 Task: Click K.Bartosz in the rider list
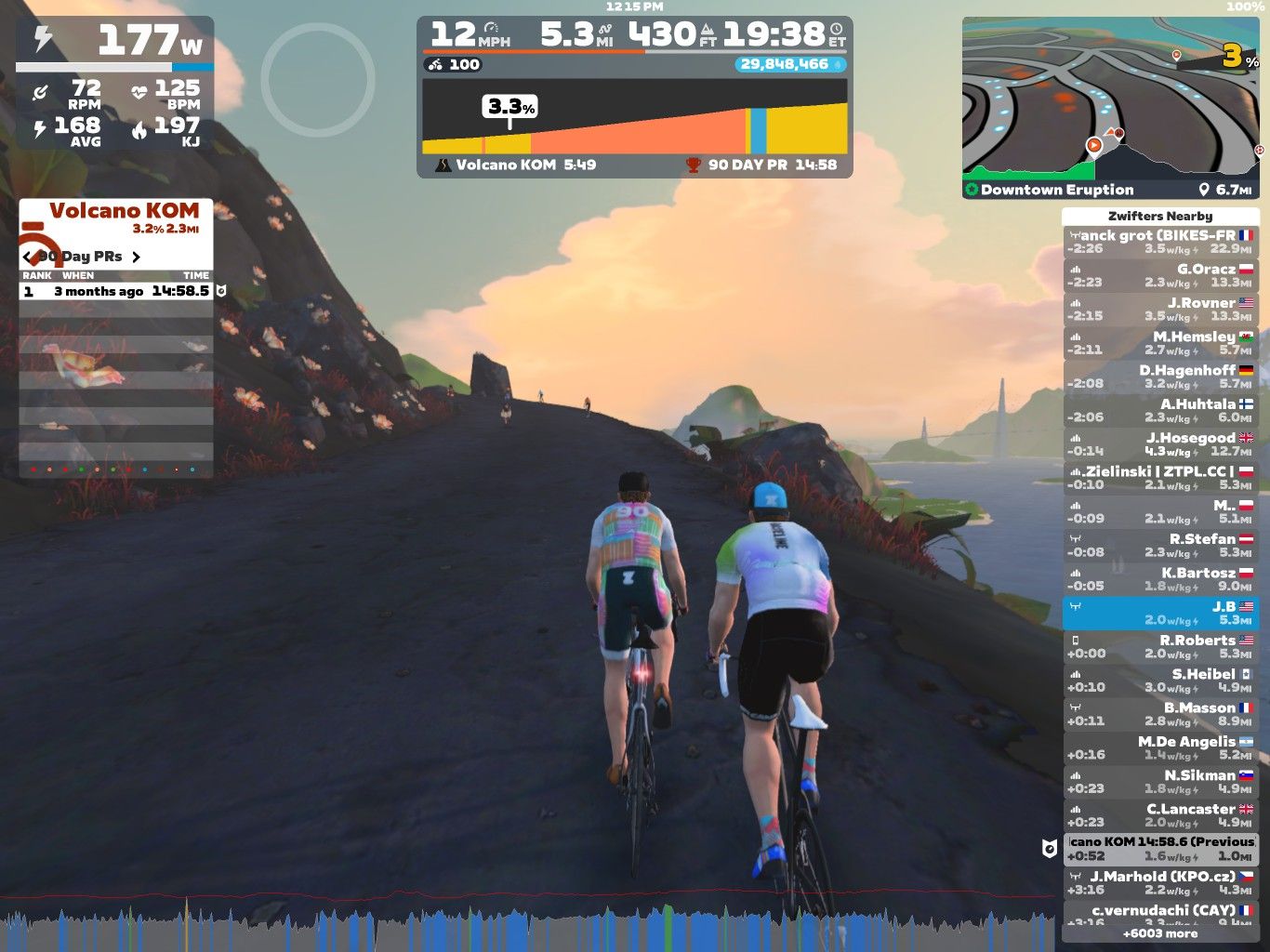tap(1160, 579)
